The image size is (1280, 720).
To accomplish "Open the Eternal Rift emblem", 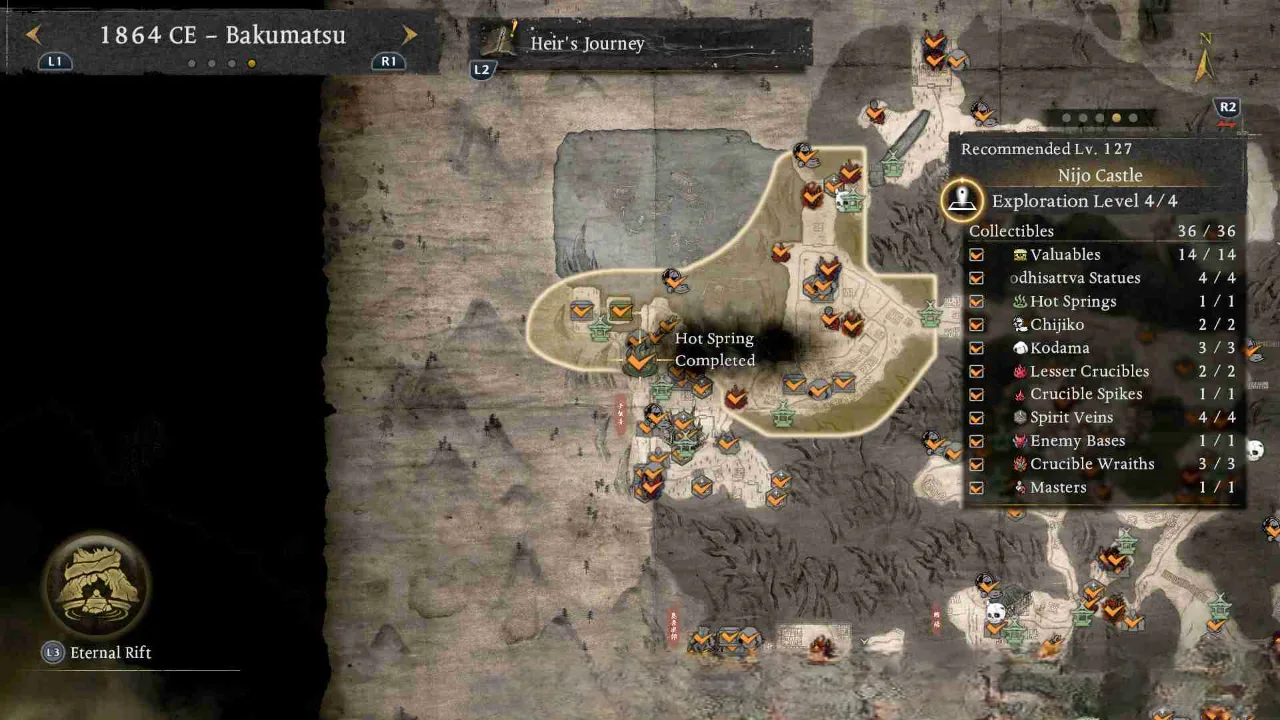I will pos(96,585).
